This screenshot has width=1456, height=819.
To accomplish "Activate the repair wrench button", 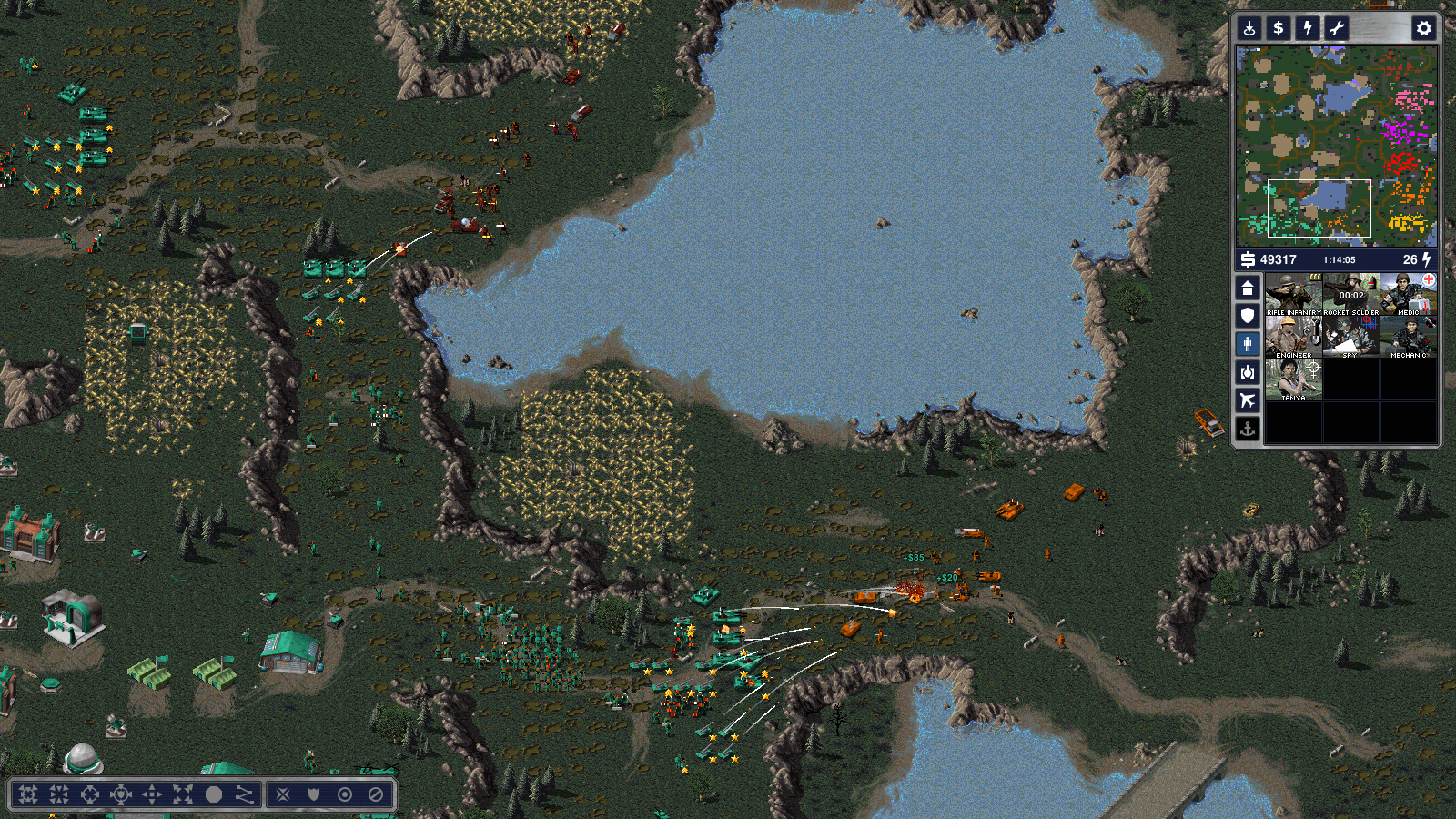I will click(1337, 28).
